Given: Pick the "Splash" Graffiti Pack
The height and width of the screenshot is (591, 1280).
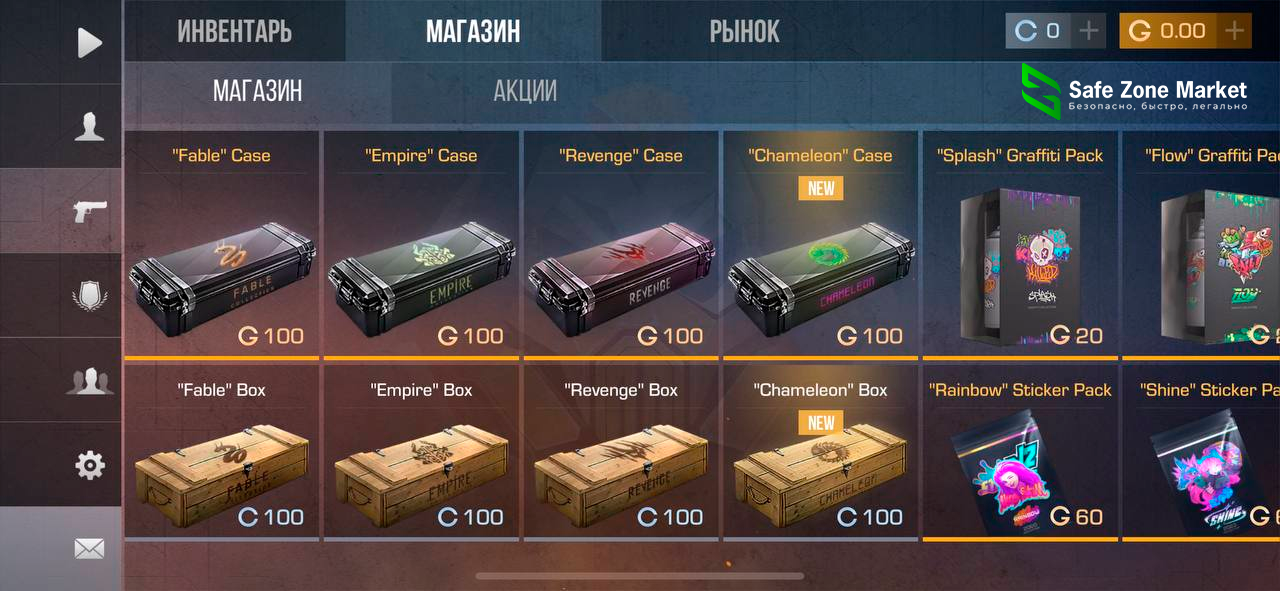Looking at the screenshot, I should (x=1019, y=260).
